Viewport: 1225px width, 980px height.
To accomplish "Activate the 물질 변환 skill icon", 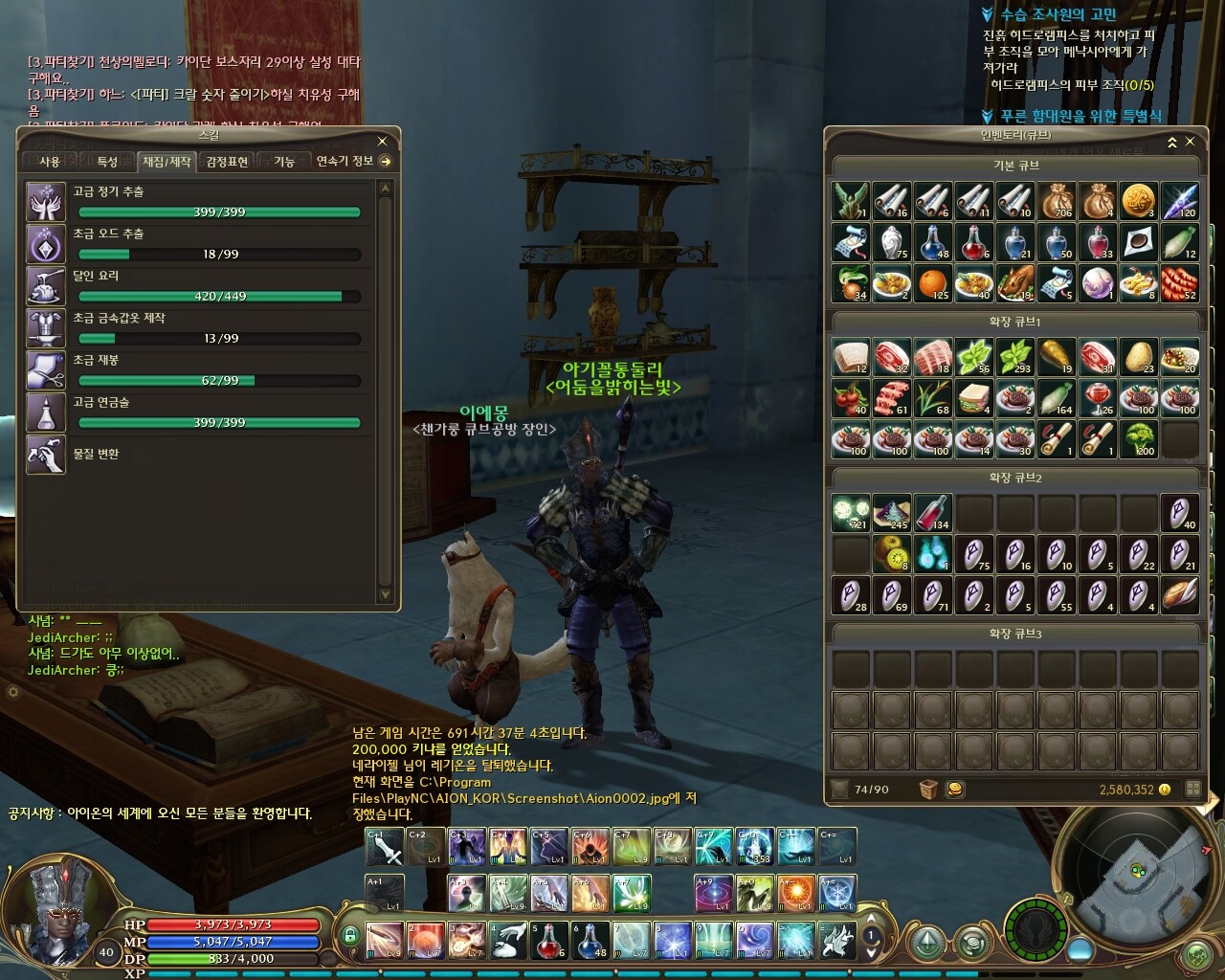I will point(45,455).
